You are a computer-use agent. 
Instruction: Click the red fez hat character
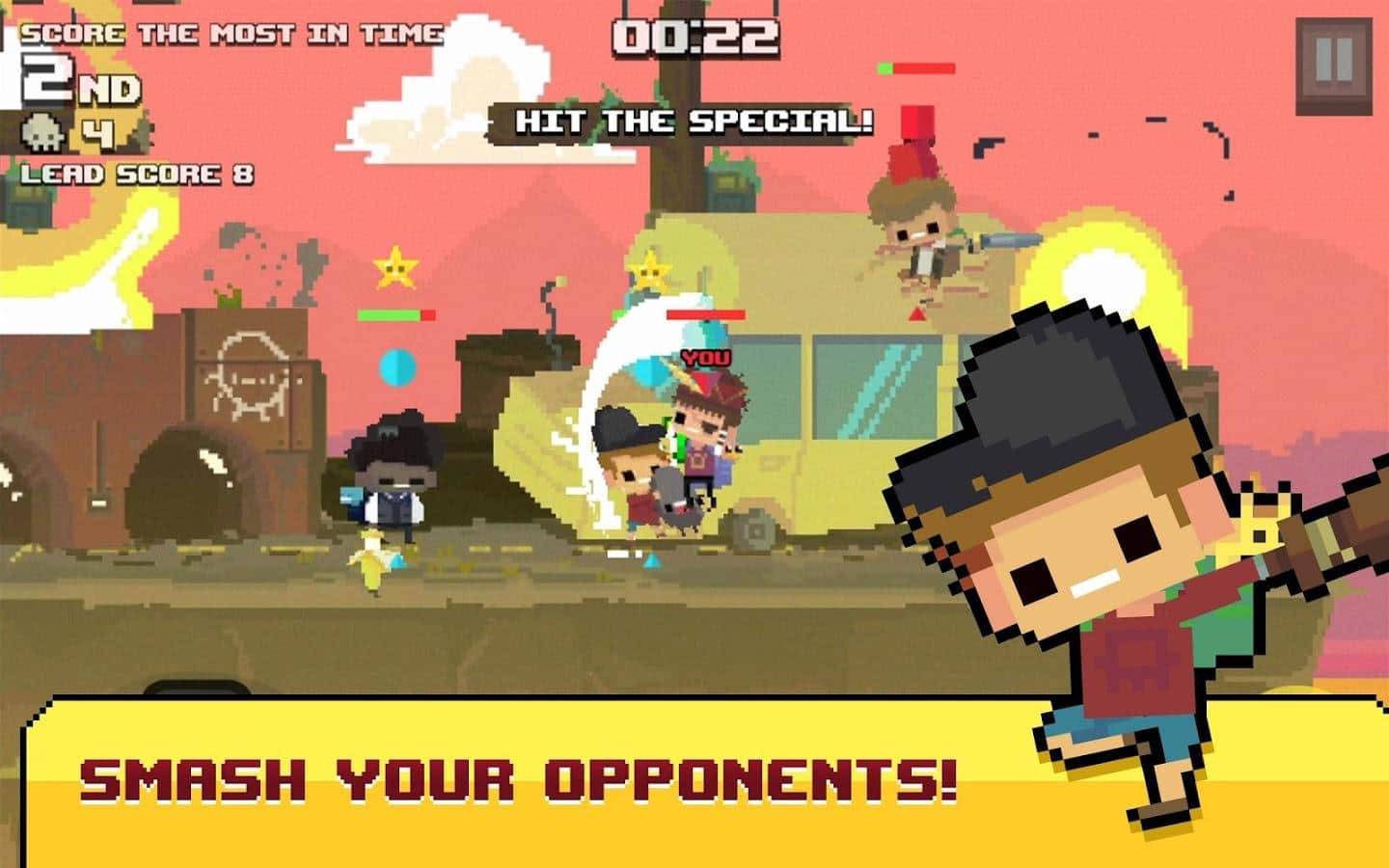pos(914,222)
